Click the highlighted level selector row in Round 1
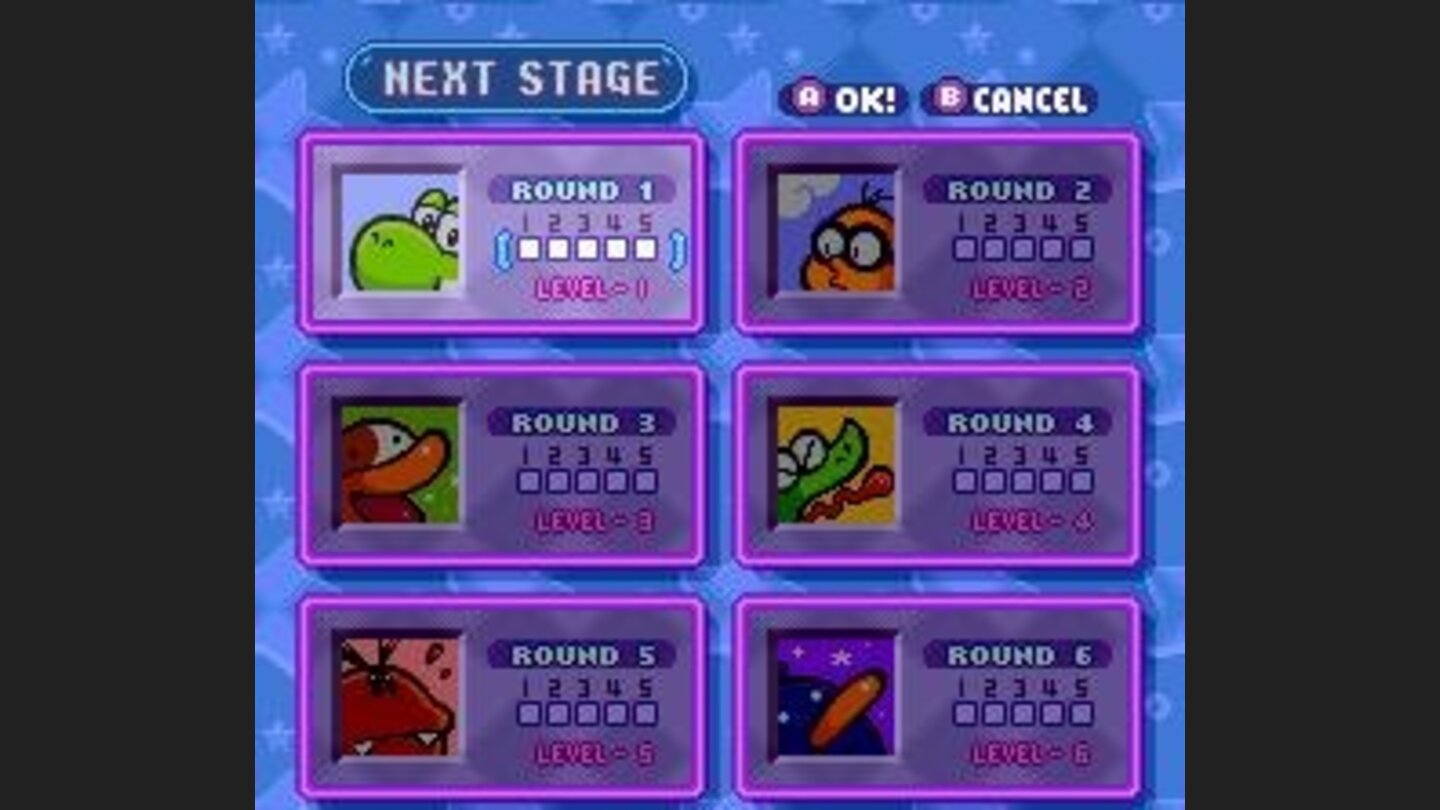The height and width of the screenshot is (810, 1440). click(590, 249)
